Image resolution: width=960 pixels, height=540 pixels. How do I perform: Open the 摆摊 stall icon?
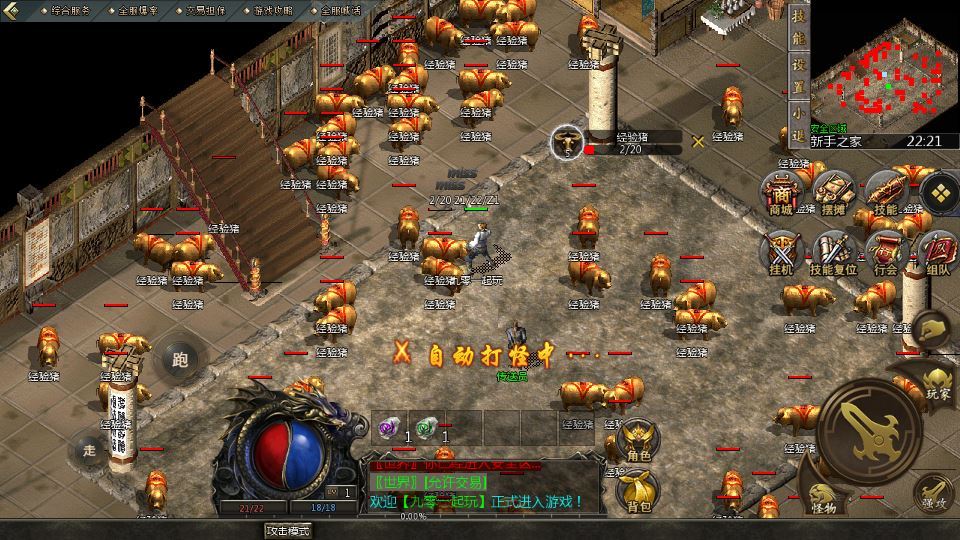[832, 193]
